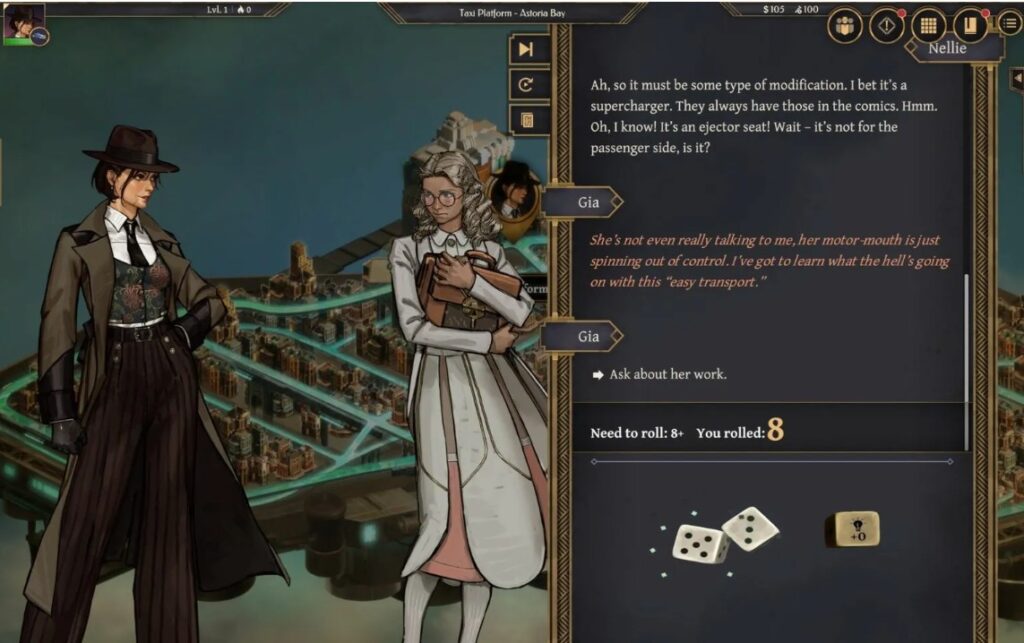Open the exclamation diamond quest alerts
Screen dimensions: 1024x643
tap(886, 26)
